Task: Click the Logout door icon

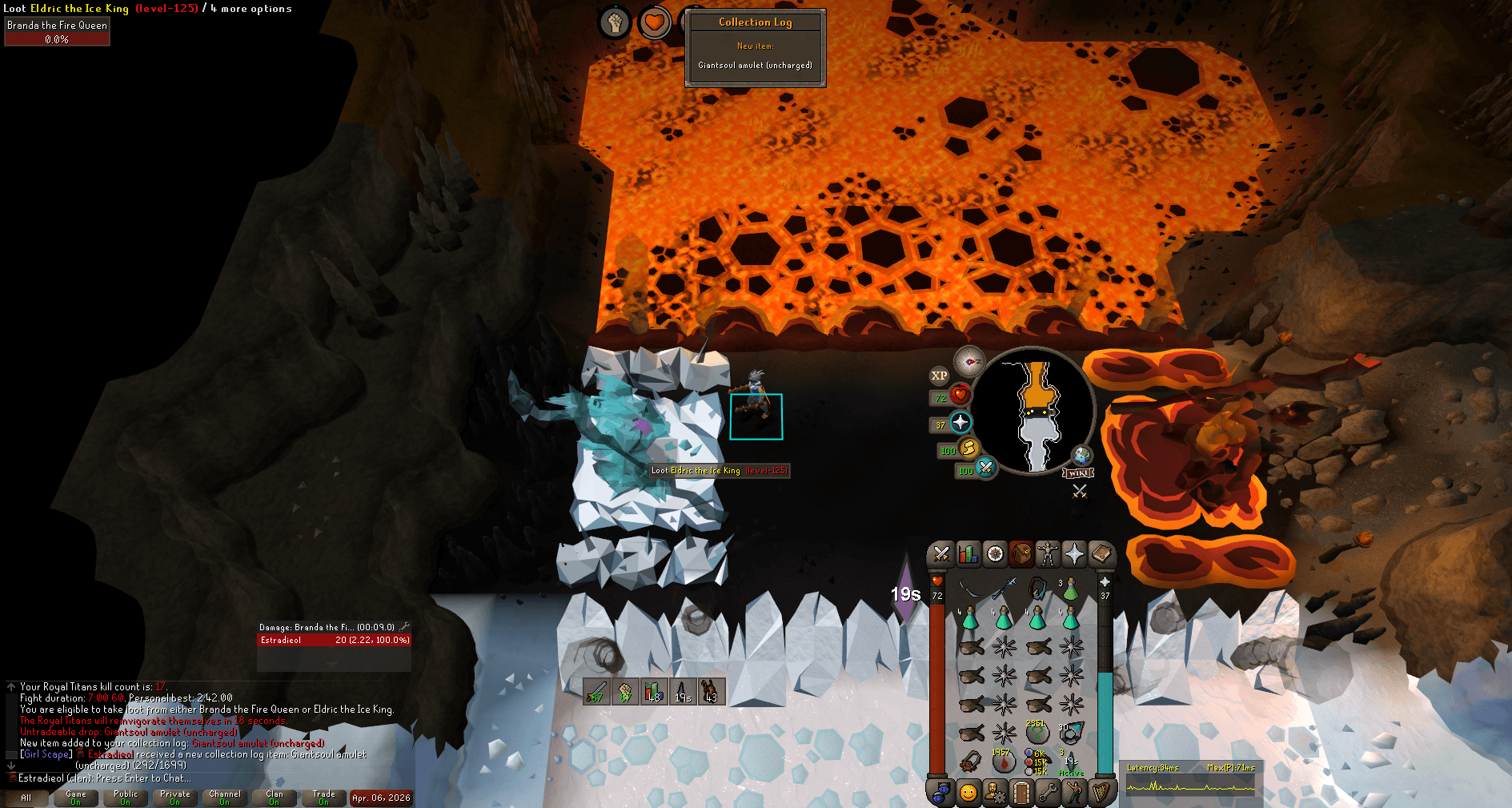Action: pos(1022,794)
